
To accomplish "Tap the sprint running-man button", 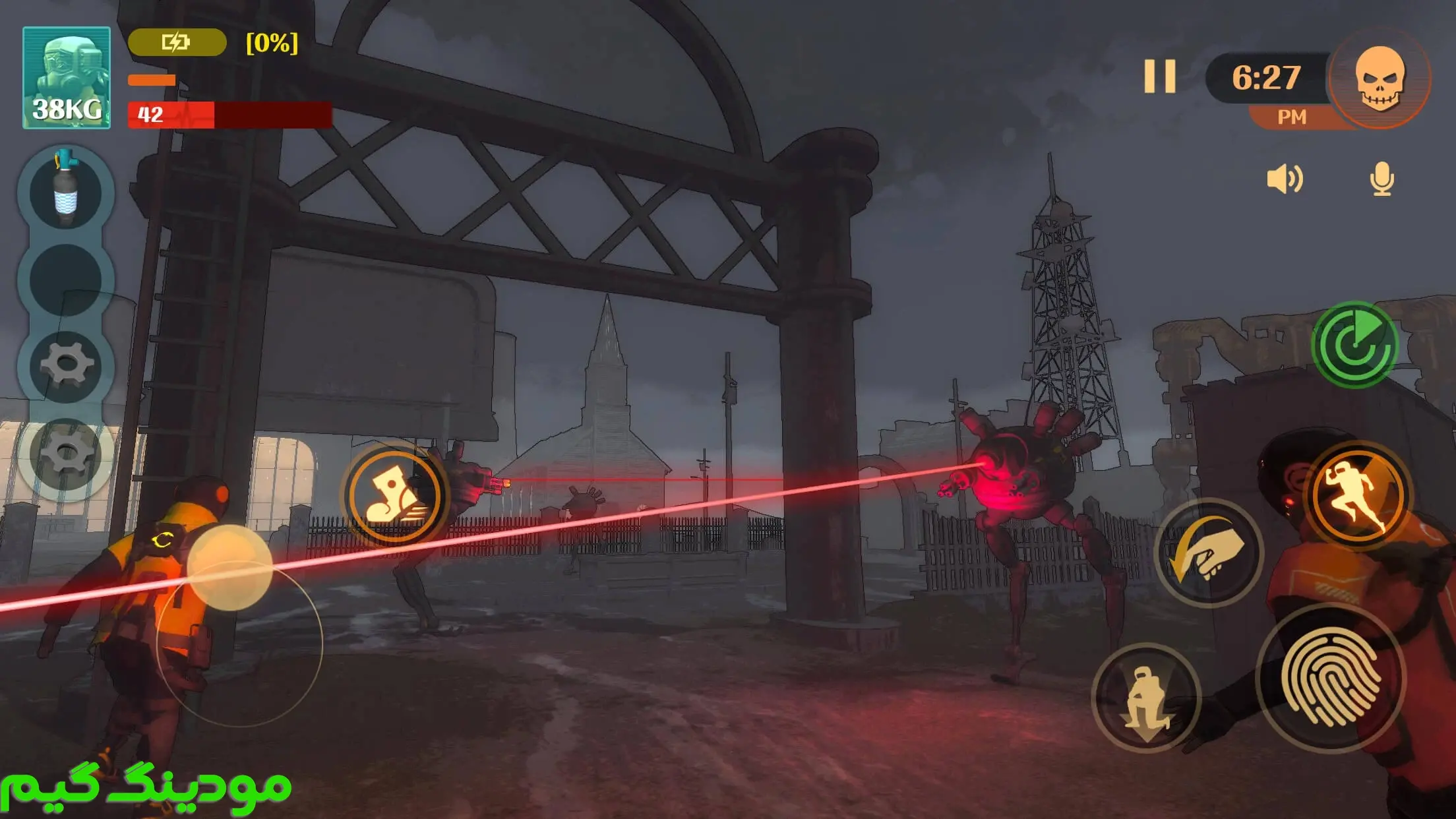I will coord(1358,496).
